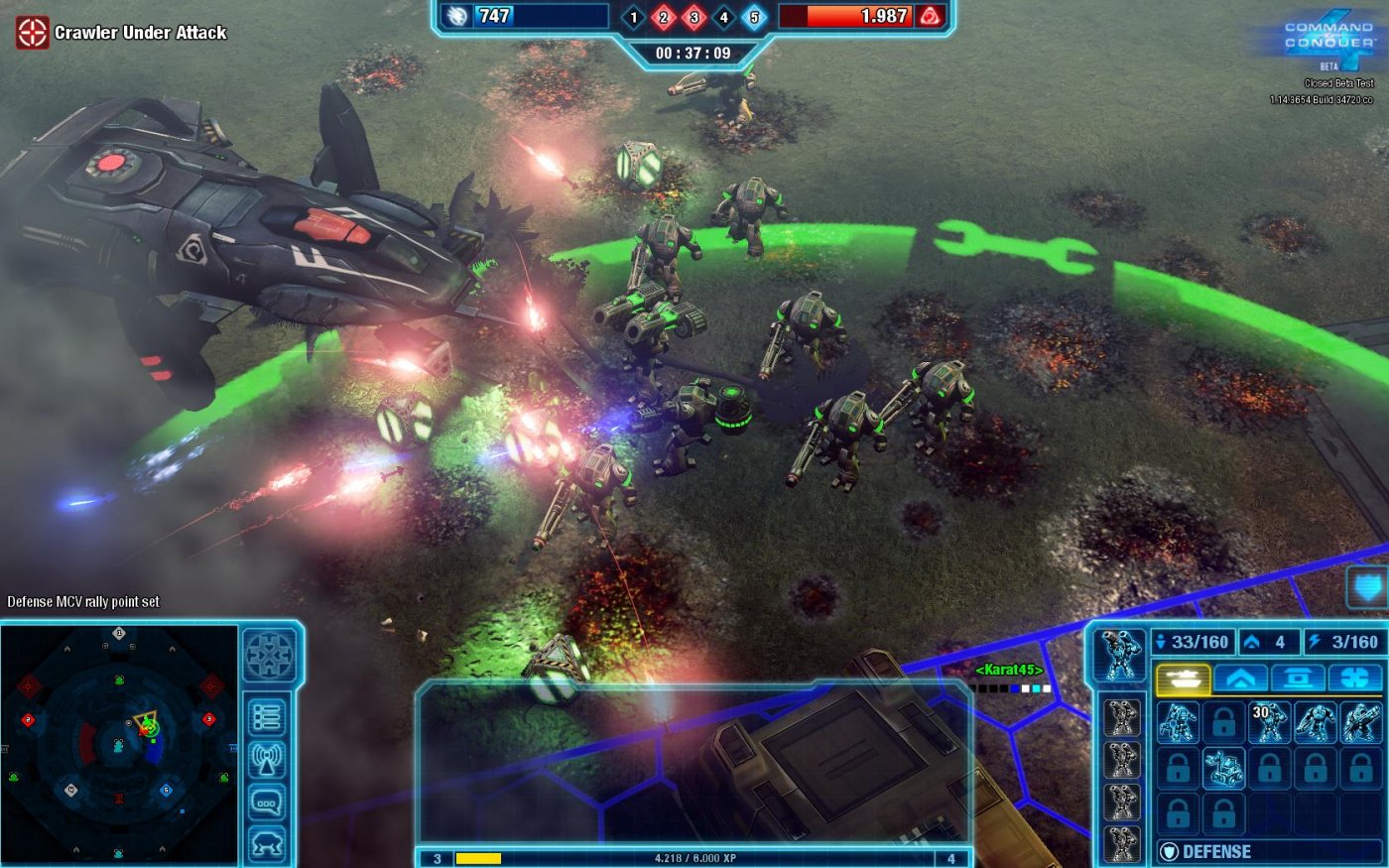The height and width of the screenshot is (868, 1389).
Task: Click the unit with 30 count badge
Action: (x=1270, y=722)
